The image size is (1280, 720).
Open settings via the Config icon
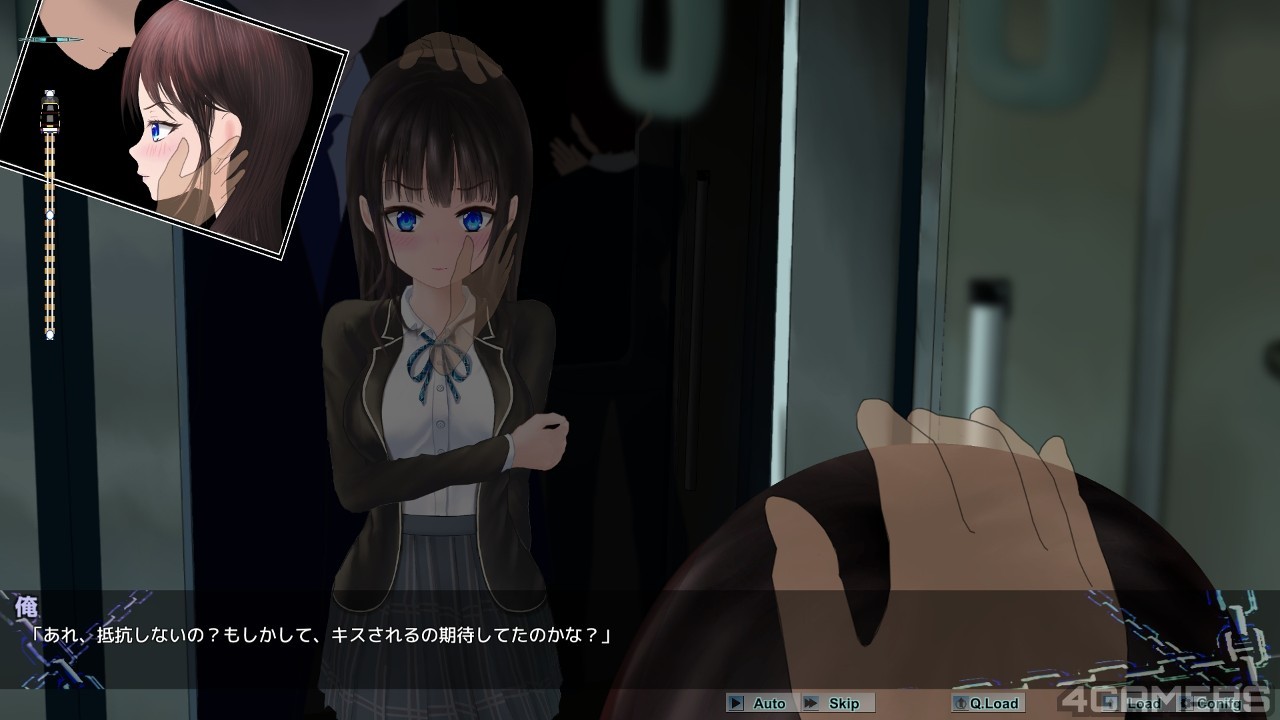click(1188, 703)
